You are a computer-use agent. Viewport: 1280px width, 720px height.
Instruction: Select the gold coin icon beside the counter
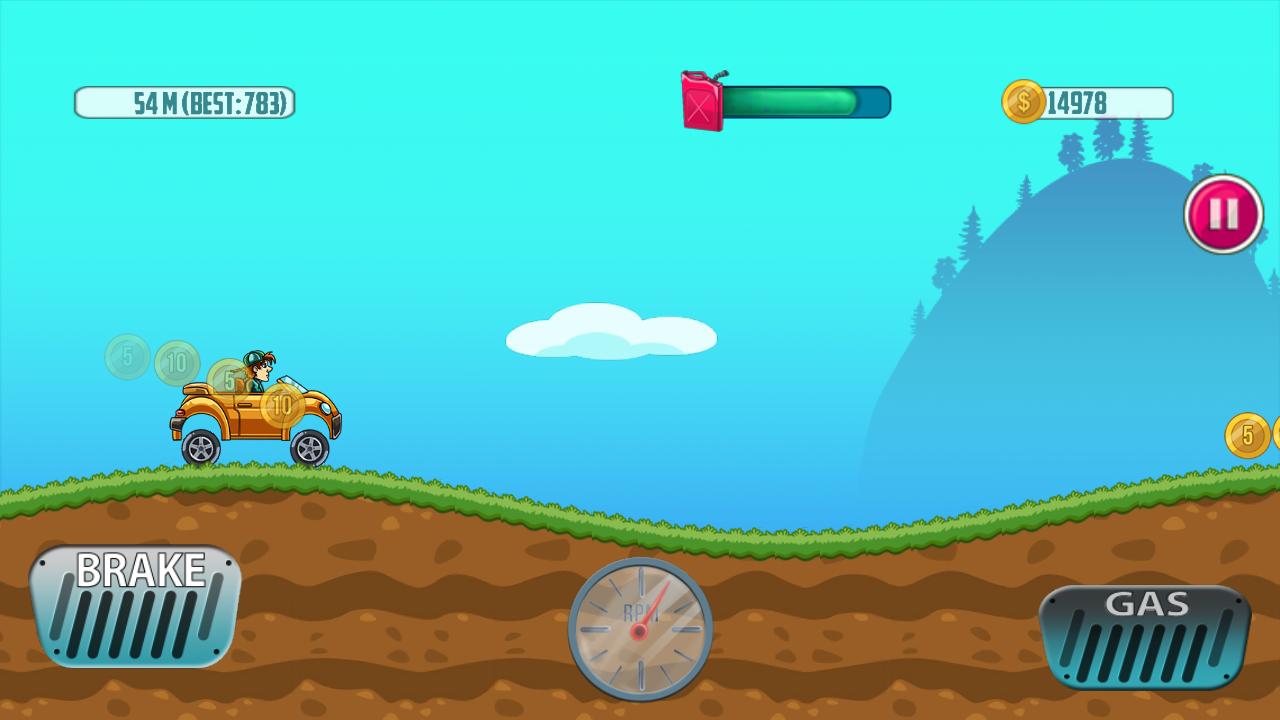point(1023,99)
